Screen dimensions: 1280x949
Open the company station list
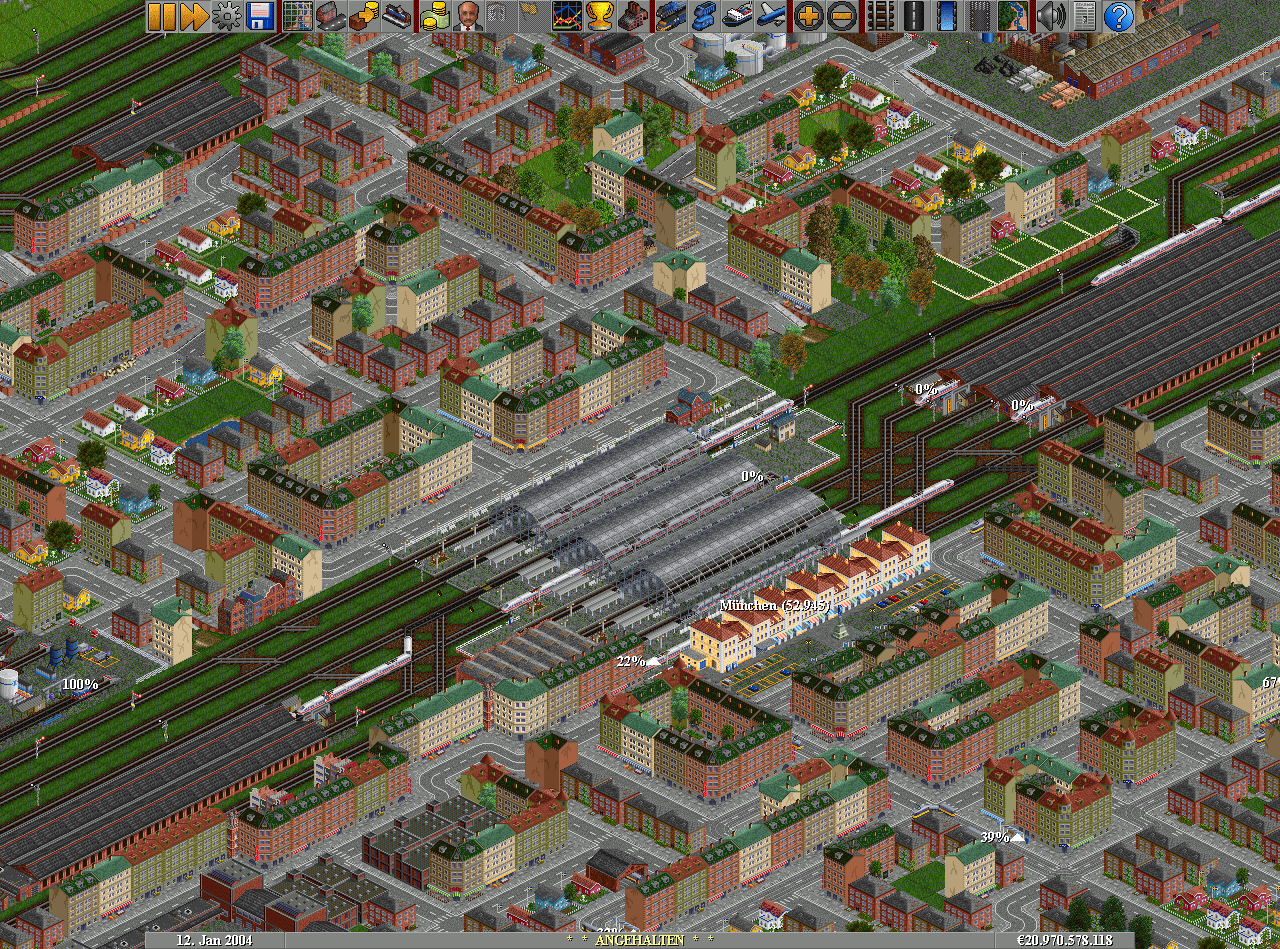tap(397, 16)
